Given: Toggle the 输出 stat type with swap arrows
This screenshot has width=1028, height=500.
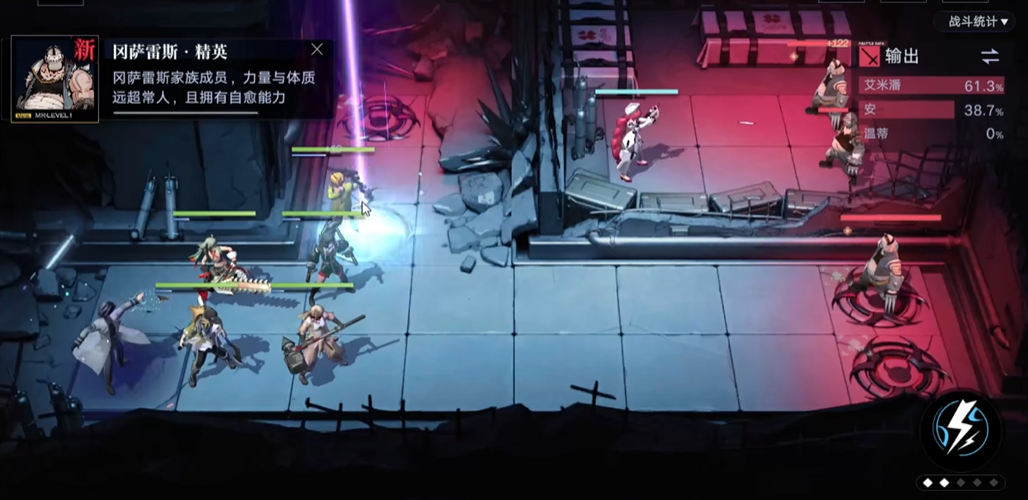Looking at the screenshot, I should click(x=989, y=56).
